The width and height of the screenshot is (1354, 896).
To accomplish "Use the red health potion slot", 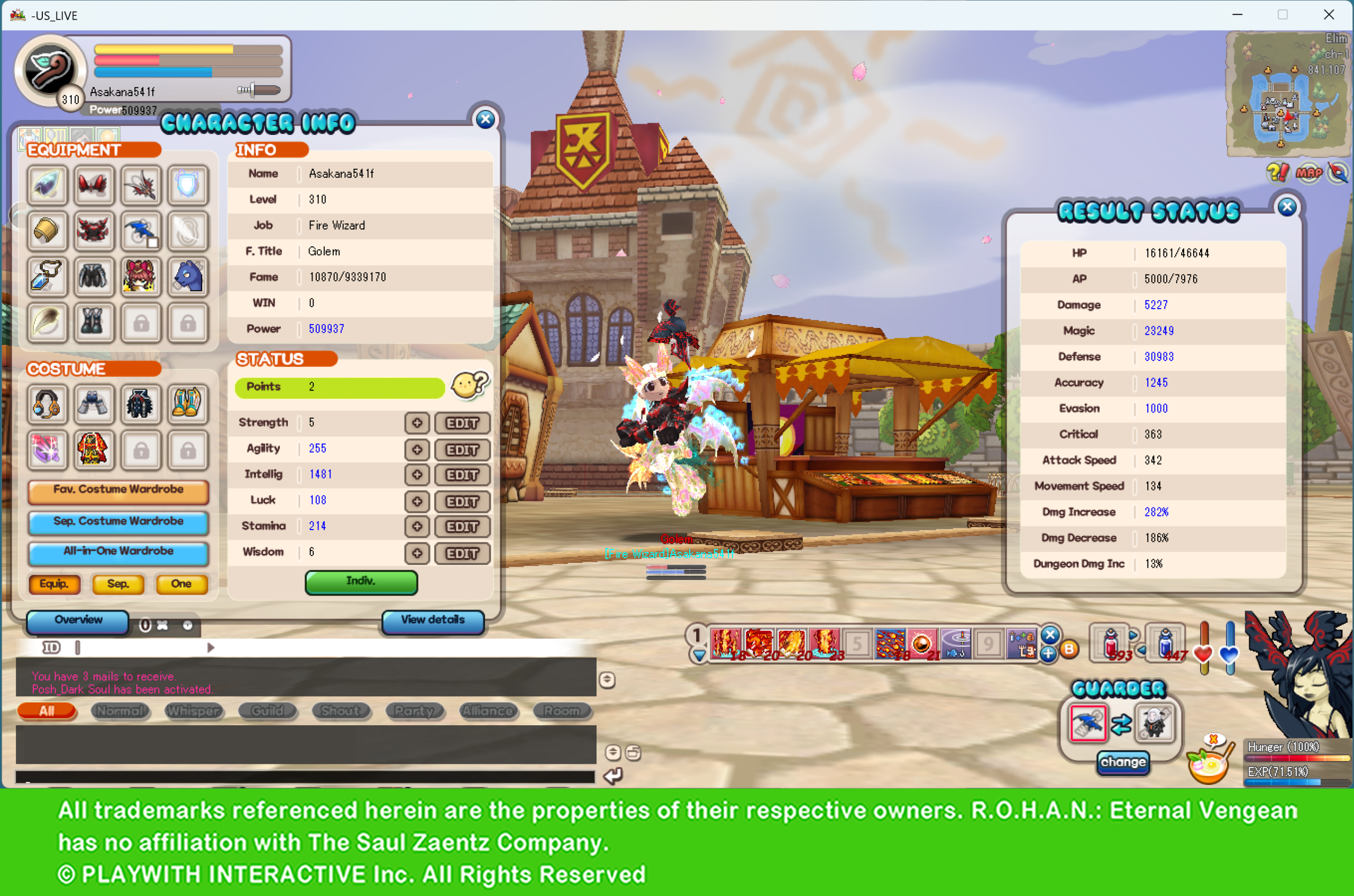I will tap(1110, 643).
